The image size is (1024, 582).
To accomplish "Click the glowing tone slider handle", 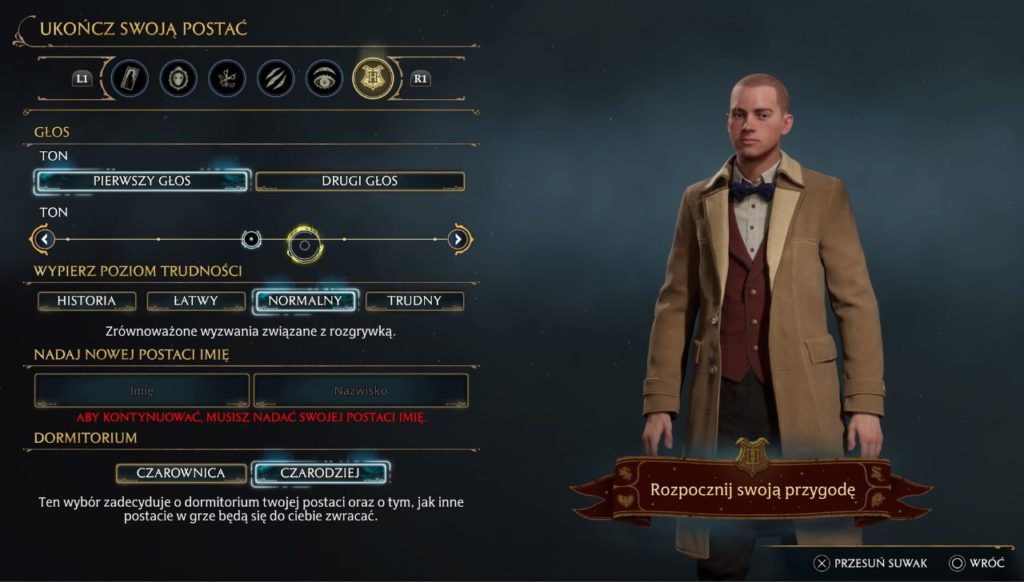I will (304, 241).
